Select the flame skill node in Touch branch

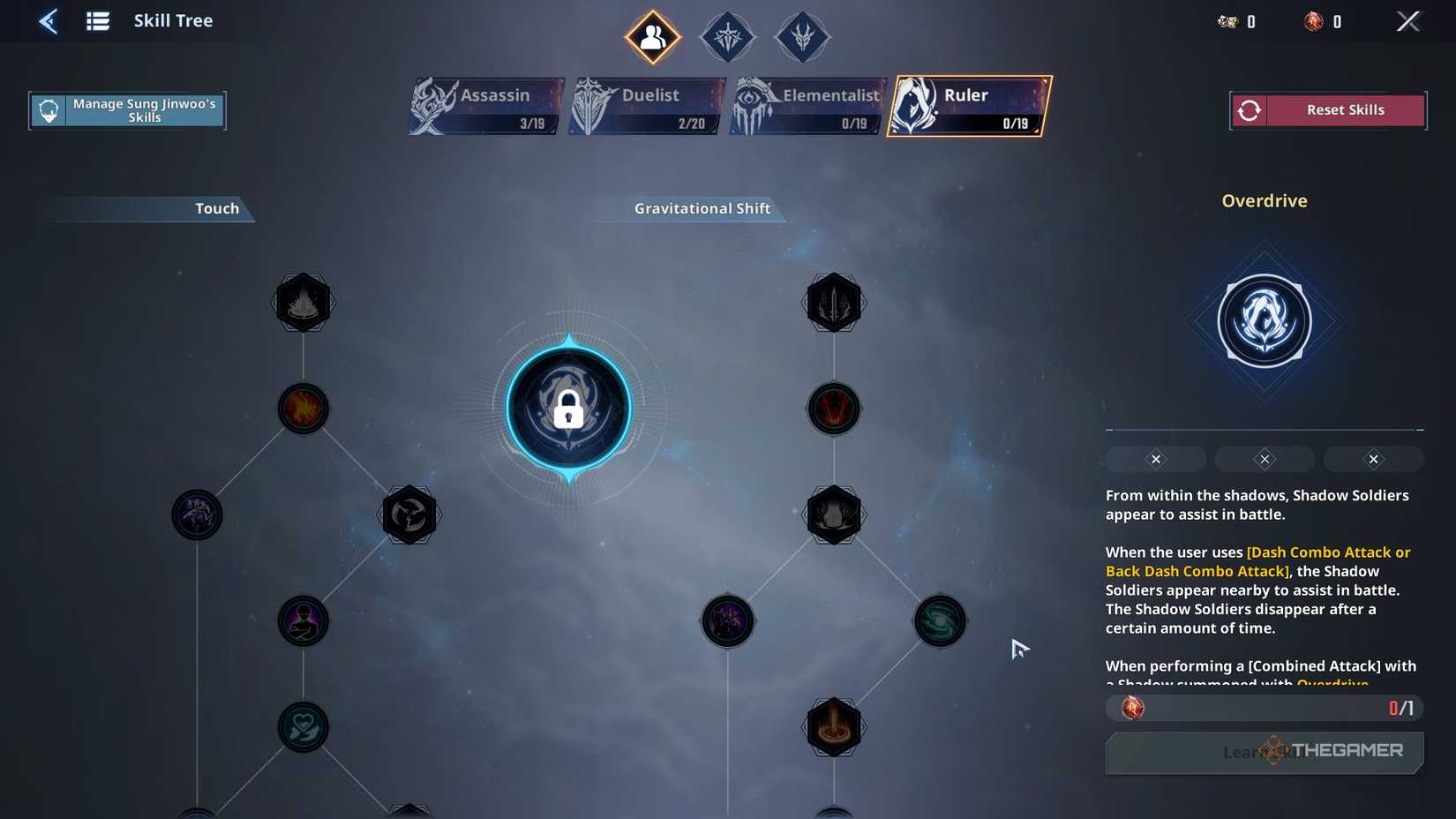[304, 409]
